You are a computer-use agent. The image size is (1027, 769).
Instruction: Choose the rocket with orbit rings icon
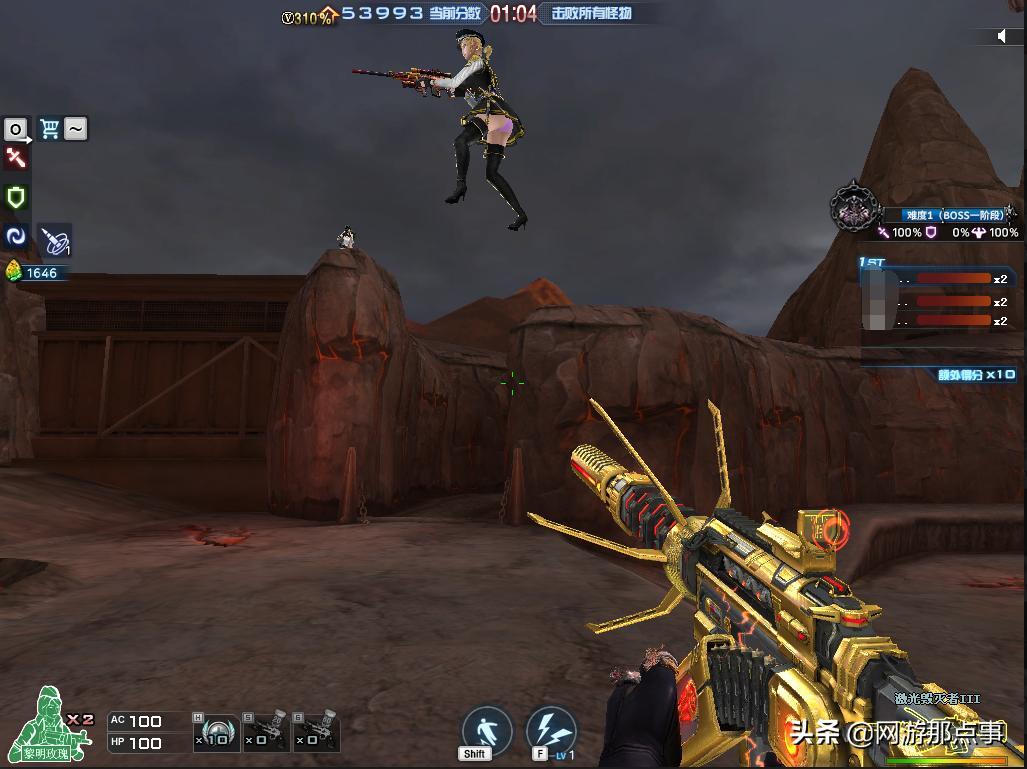54,239
